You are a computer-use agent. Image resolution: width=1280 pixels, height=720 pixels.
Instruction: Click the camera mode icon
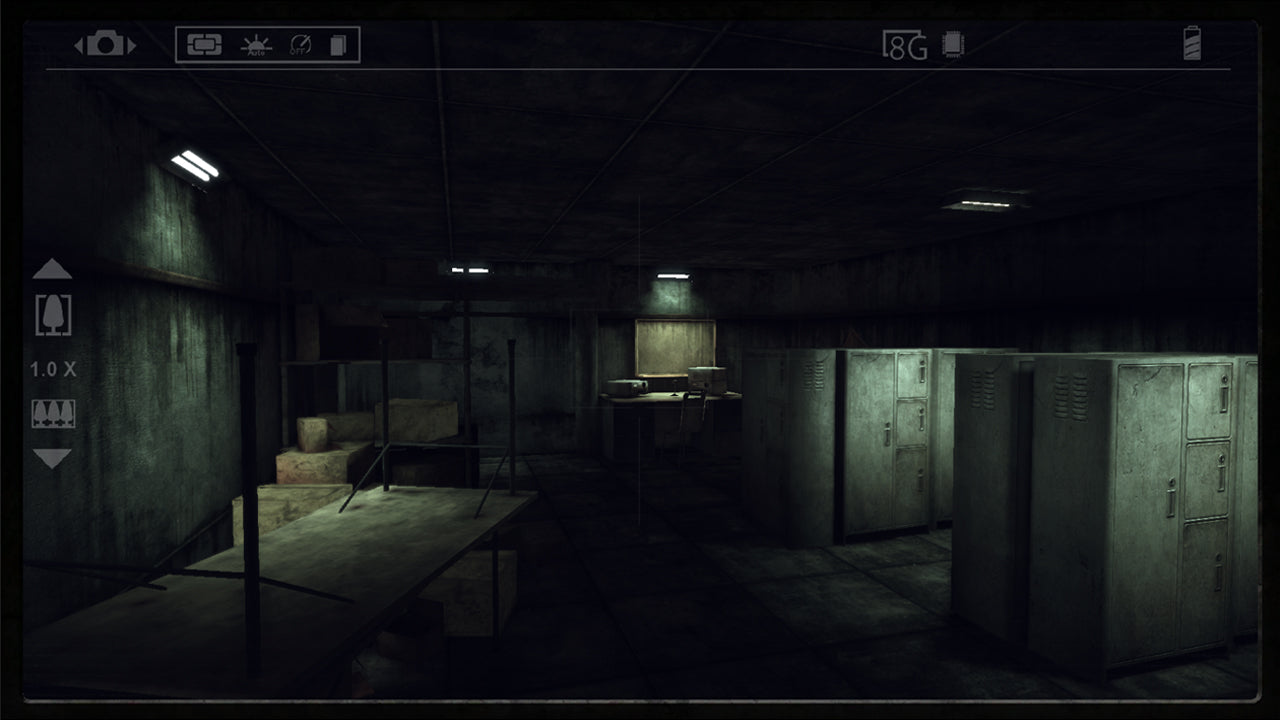coord(105,45)
